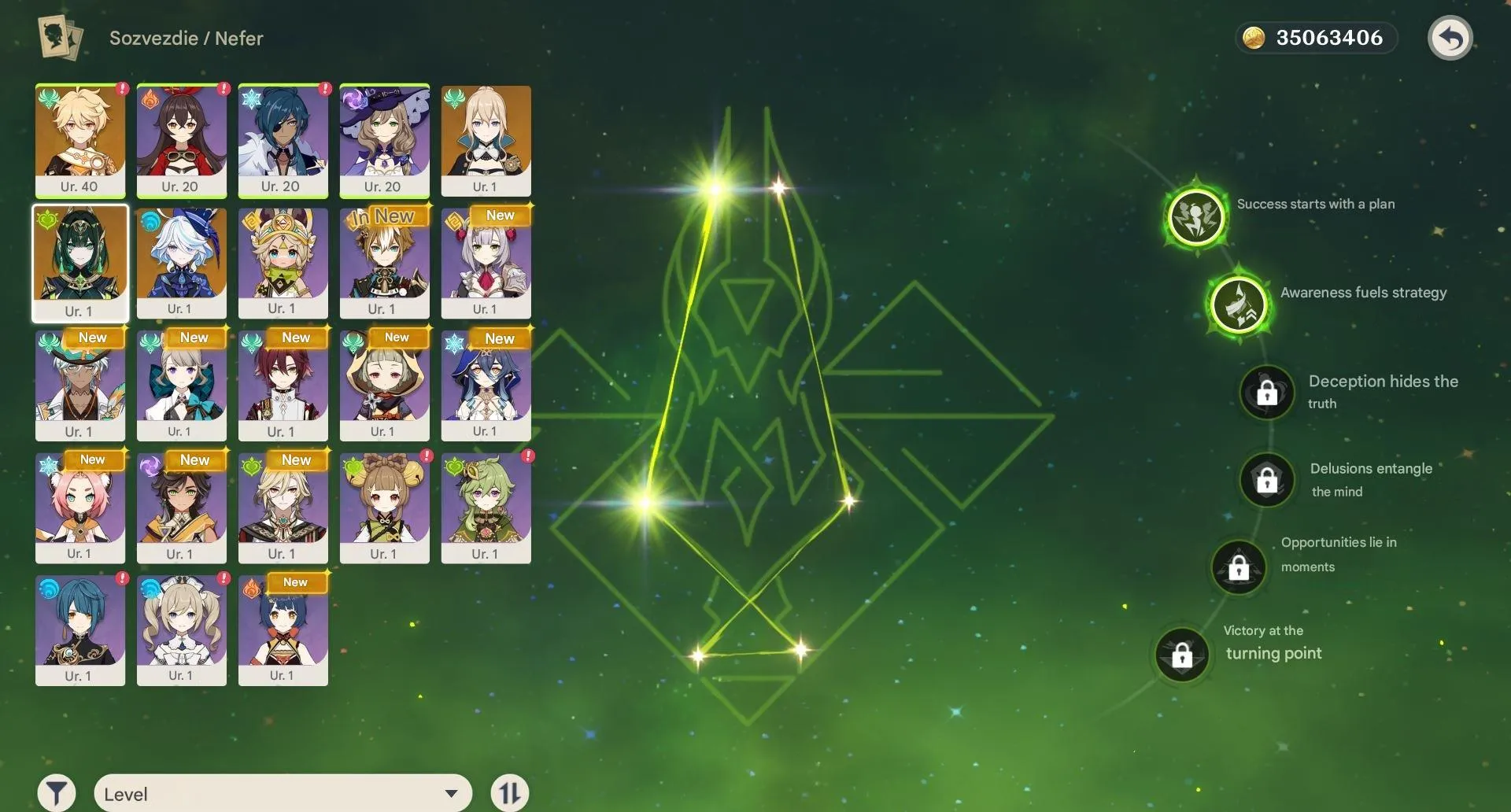
Task: Select Furina's character portrait
Action: point(181,263)
